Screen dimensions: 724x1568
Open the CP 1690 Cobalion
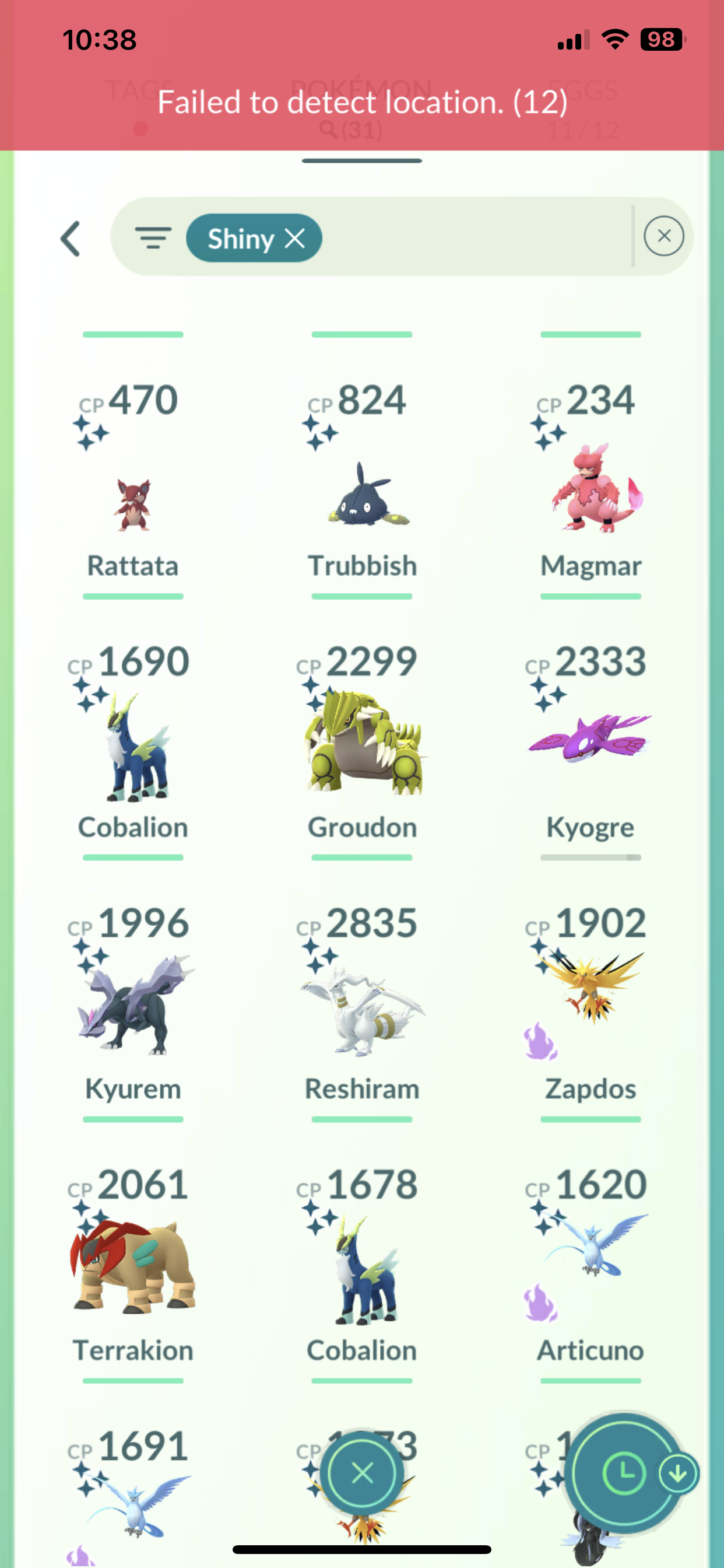point(133,748)
